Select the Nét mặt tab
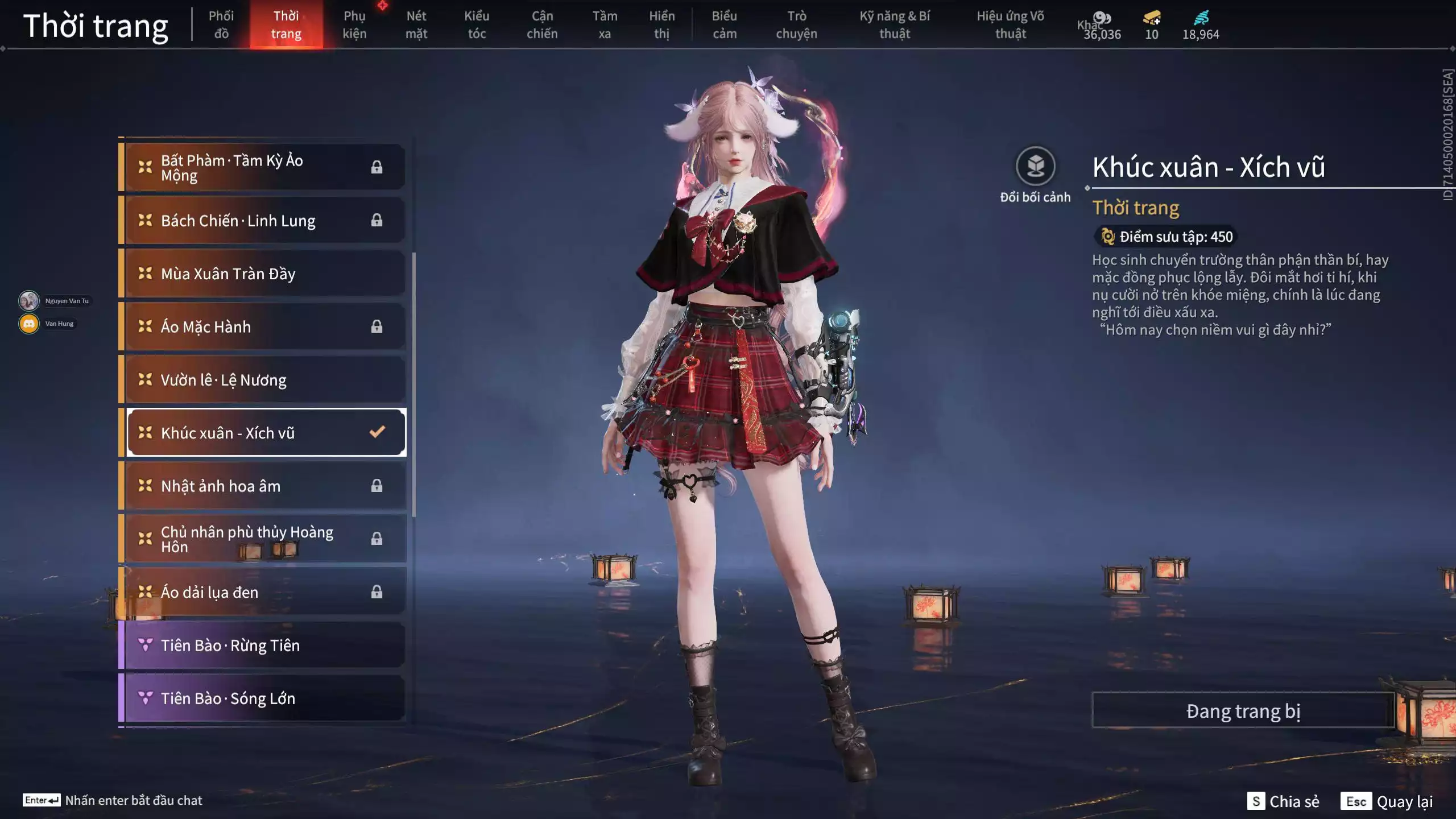The width and height of the screenshot is (1456, 819). click(x=416, y=25)
